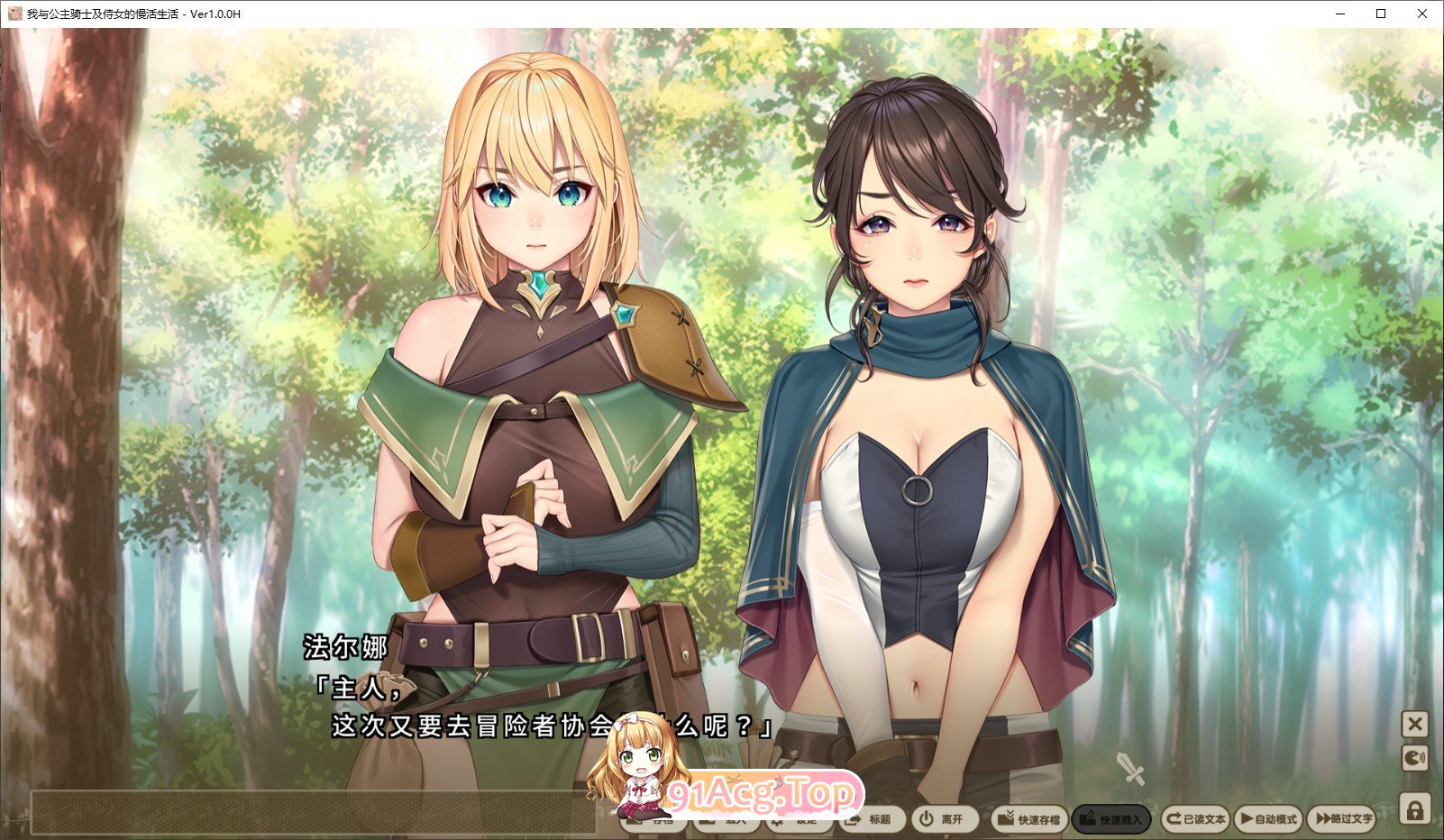Maximize the game window
1444x840 pixels.
(x=1381, y=14)
